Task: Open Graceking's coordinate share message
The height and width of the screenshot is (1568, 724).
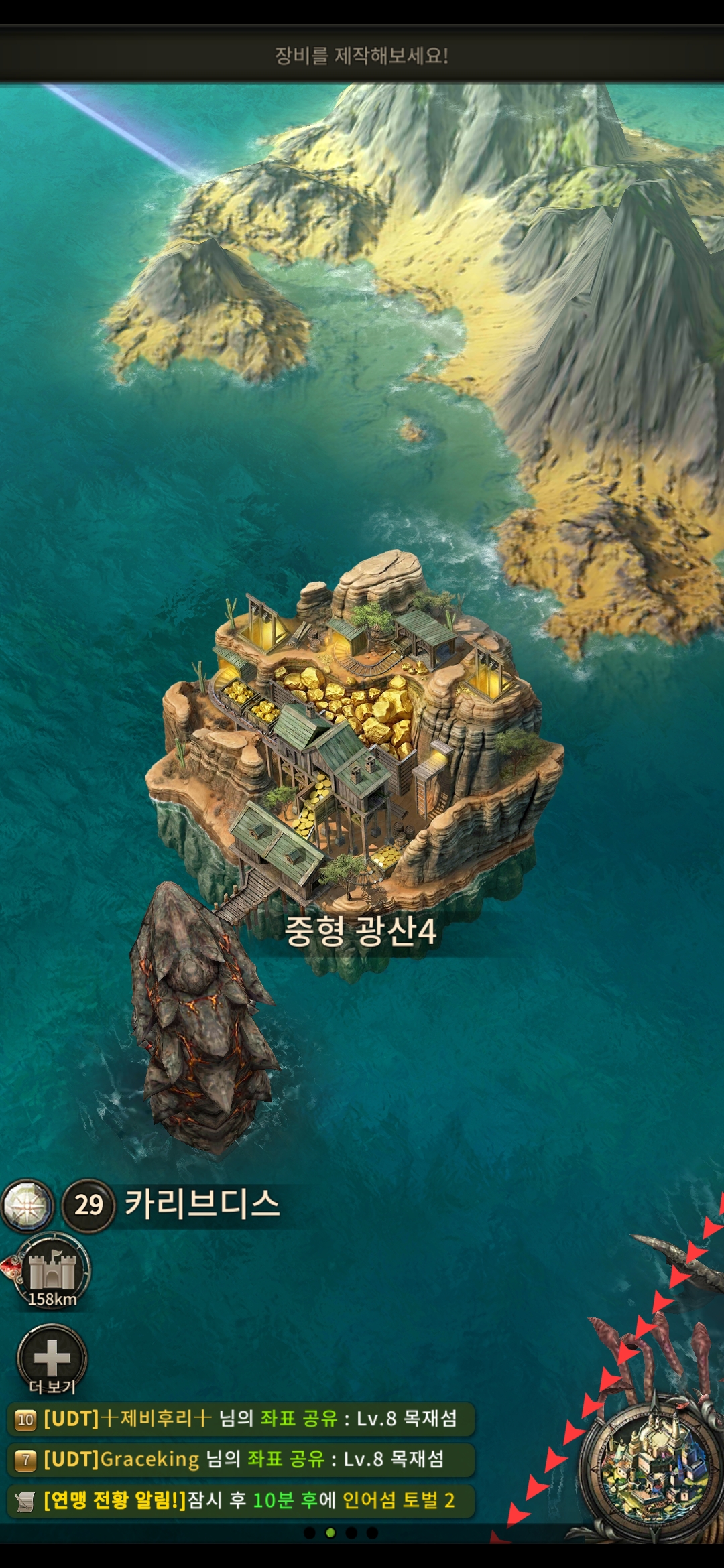Action: (x=241, y=1459)
